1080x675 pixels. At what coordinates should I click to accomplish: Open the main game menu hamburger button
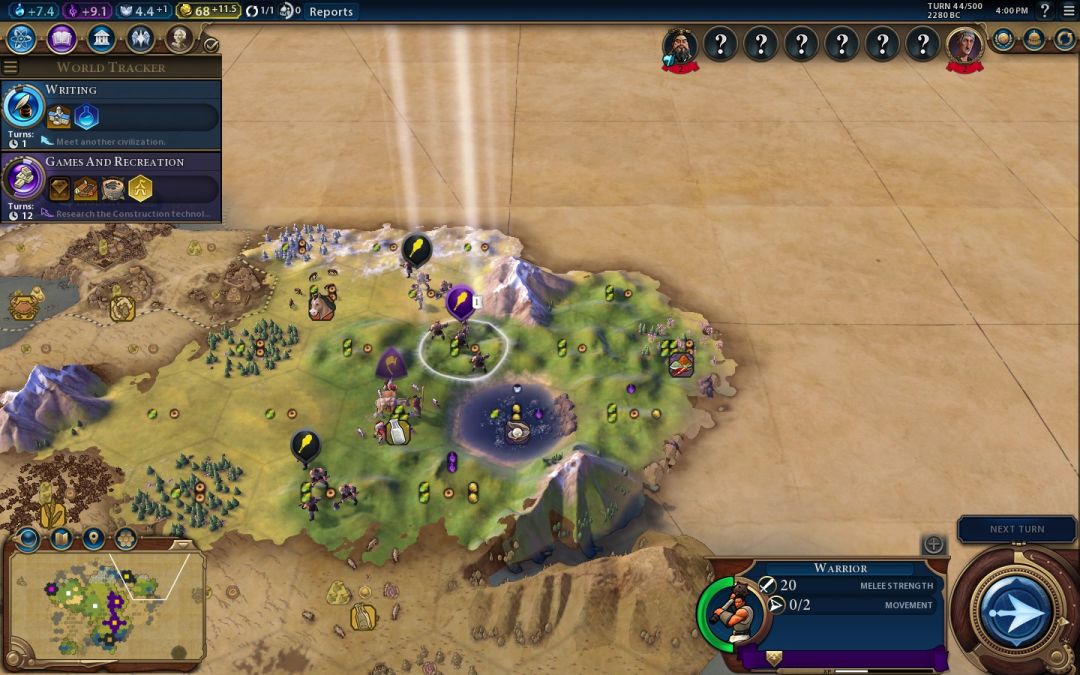coord(1067,11)
